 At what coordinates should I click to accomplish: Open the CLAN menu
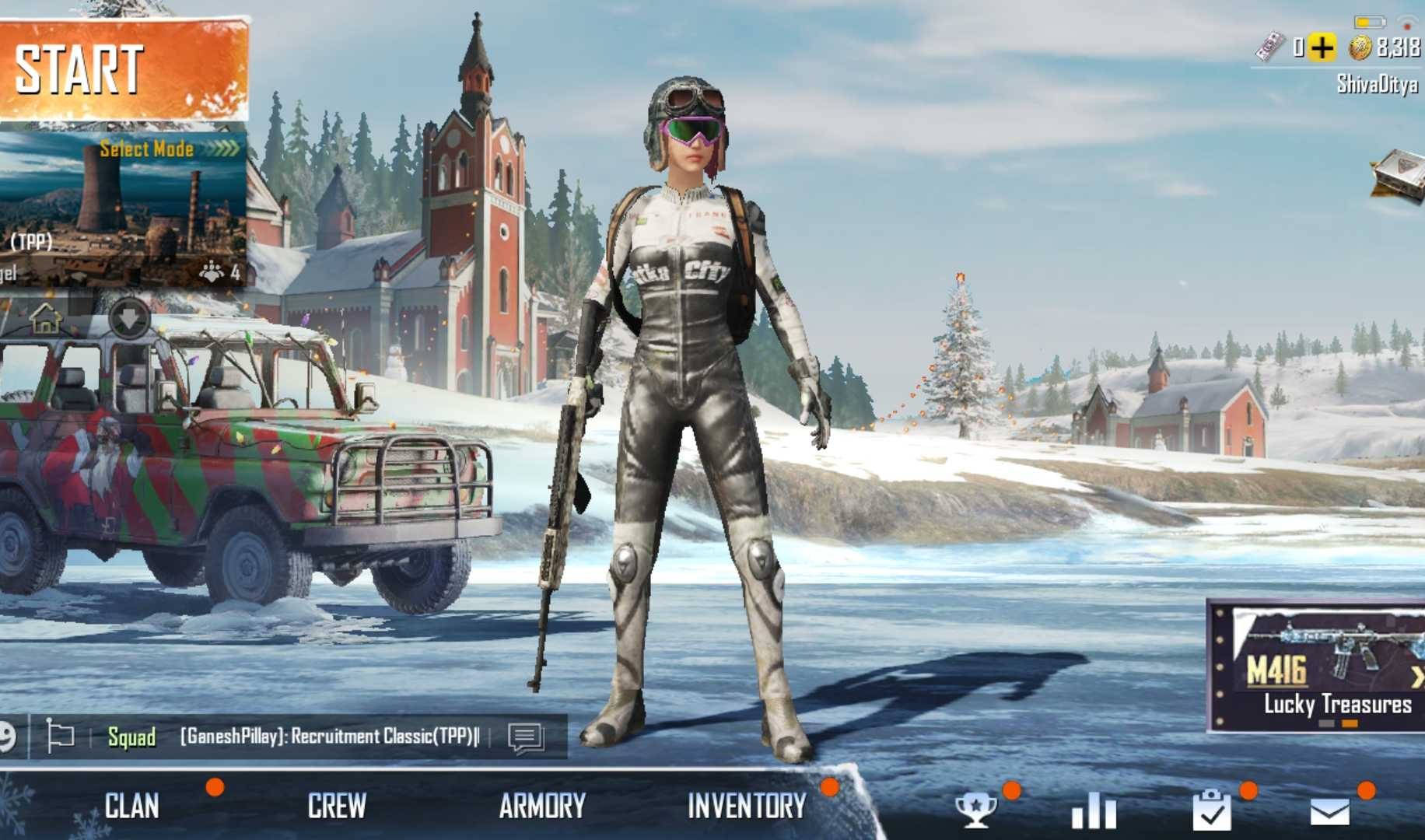tap(132, 807)
